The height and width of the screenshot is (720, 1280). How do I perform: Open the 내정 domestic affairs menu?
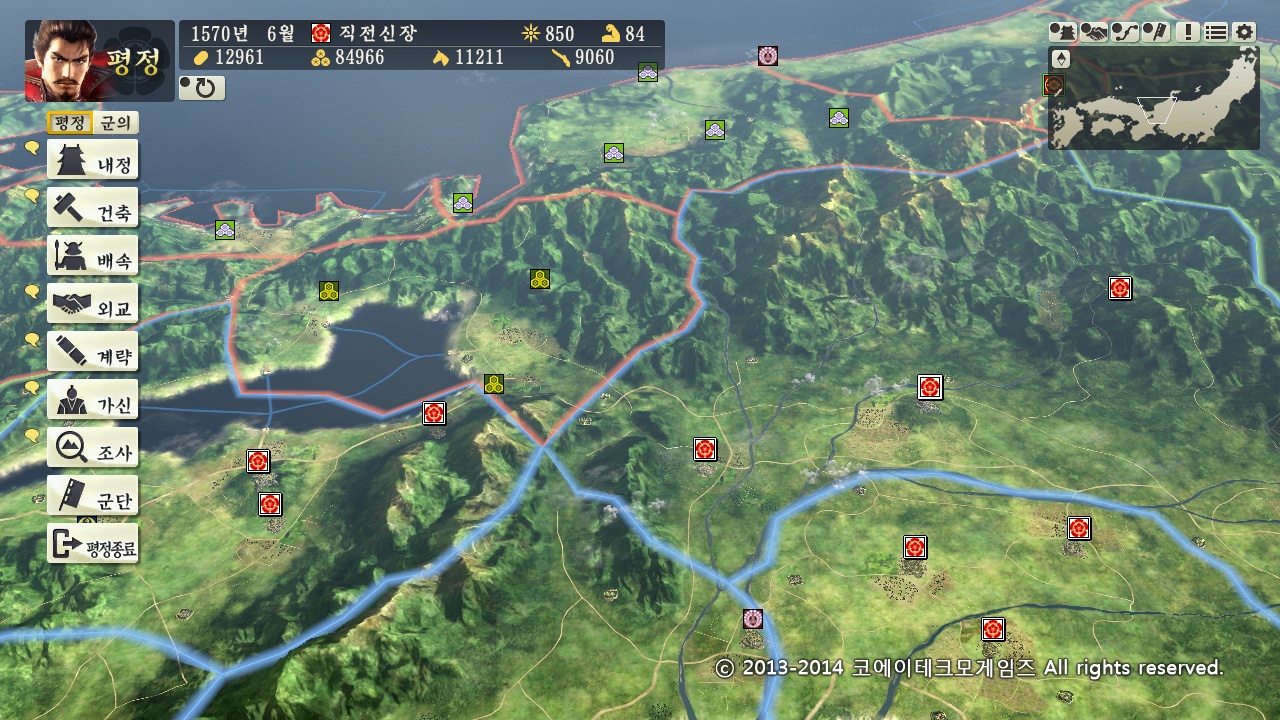93,161
